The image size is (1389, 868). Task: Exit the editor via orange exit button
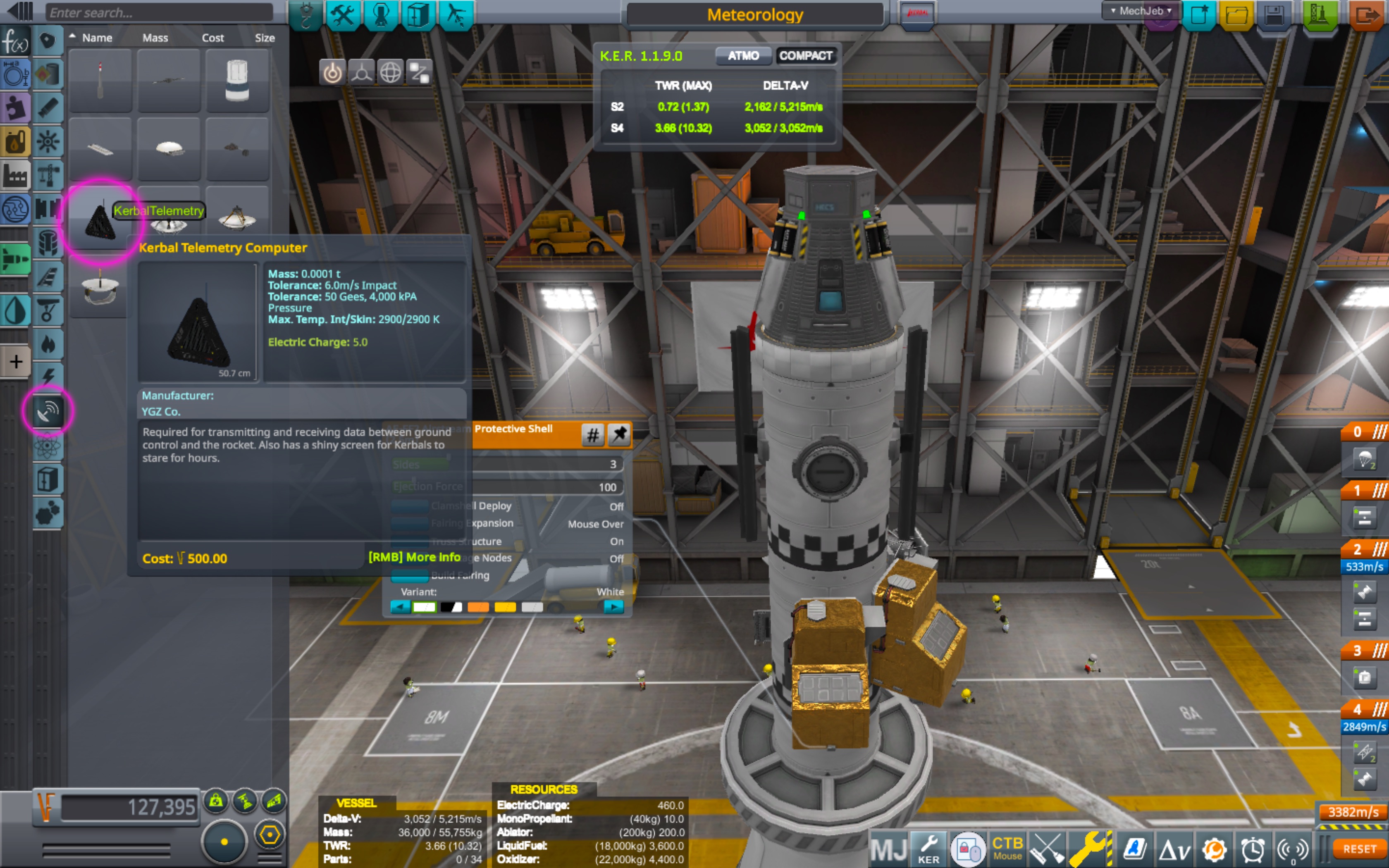click(1367, 15)
